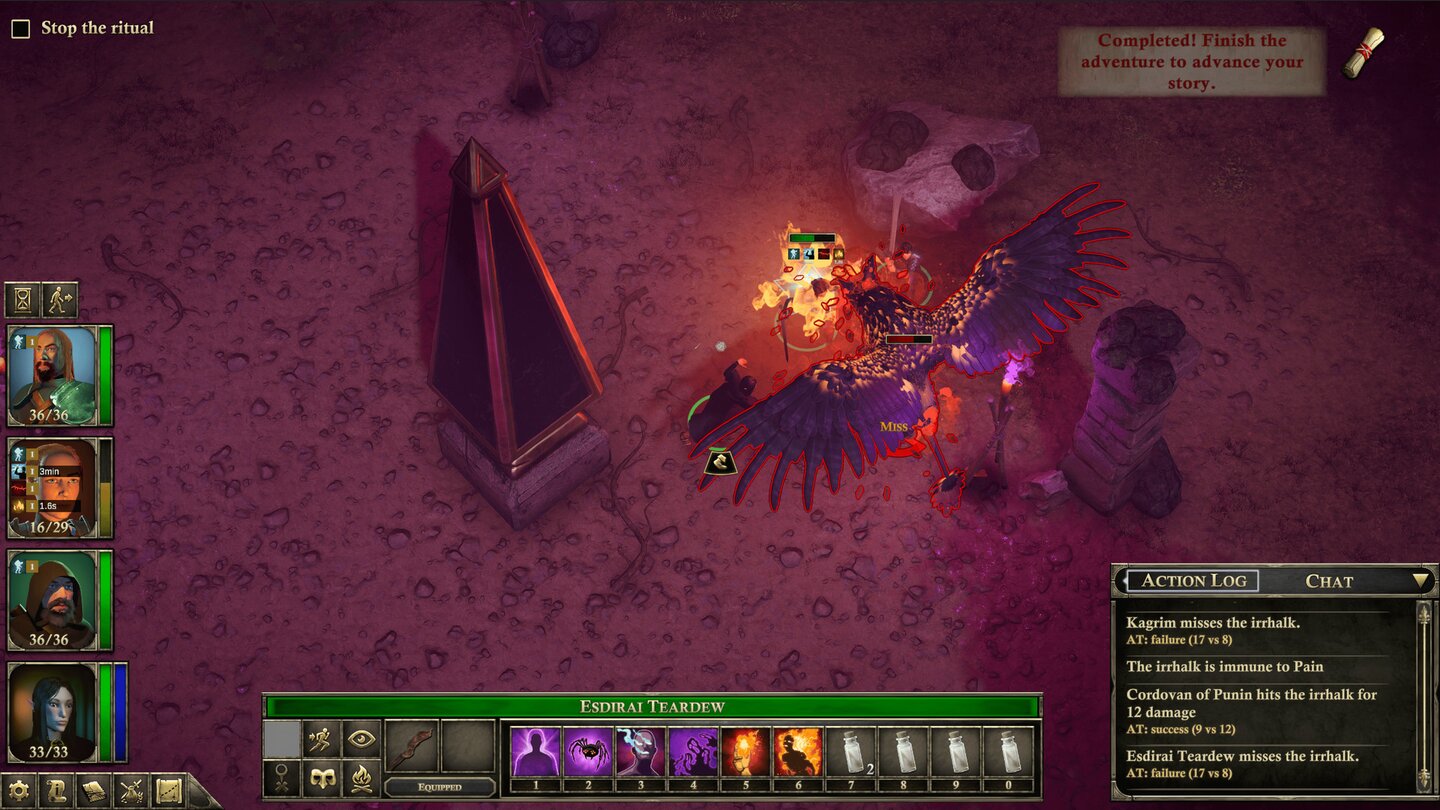Select the windmill travel icon in the bottom-left bar
The image size is (1440, 810).
tap(131, 790)
